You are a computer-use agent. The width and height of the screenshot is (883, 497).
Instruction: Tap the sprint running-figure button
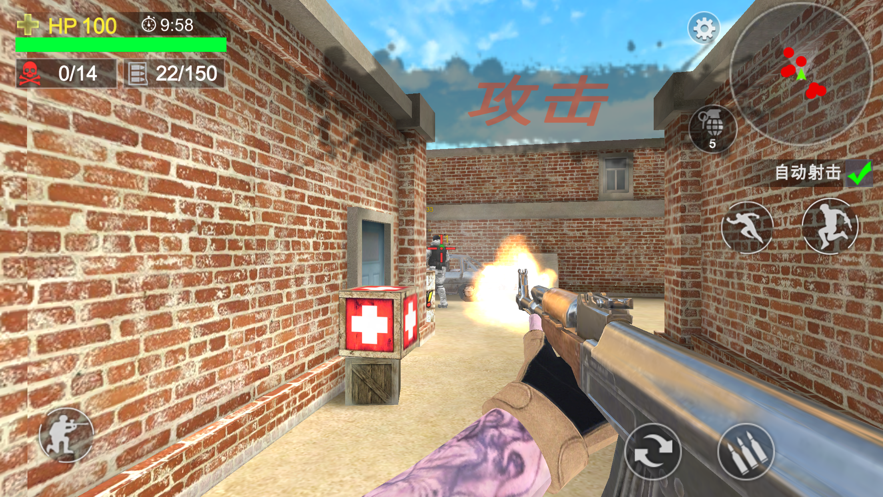coord(747,227)
